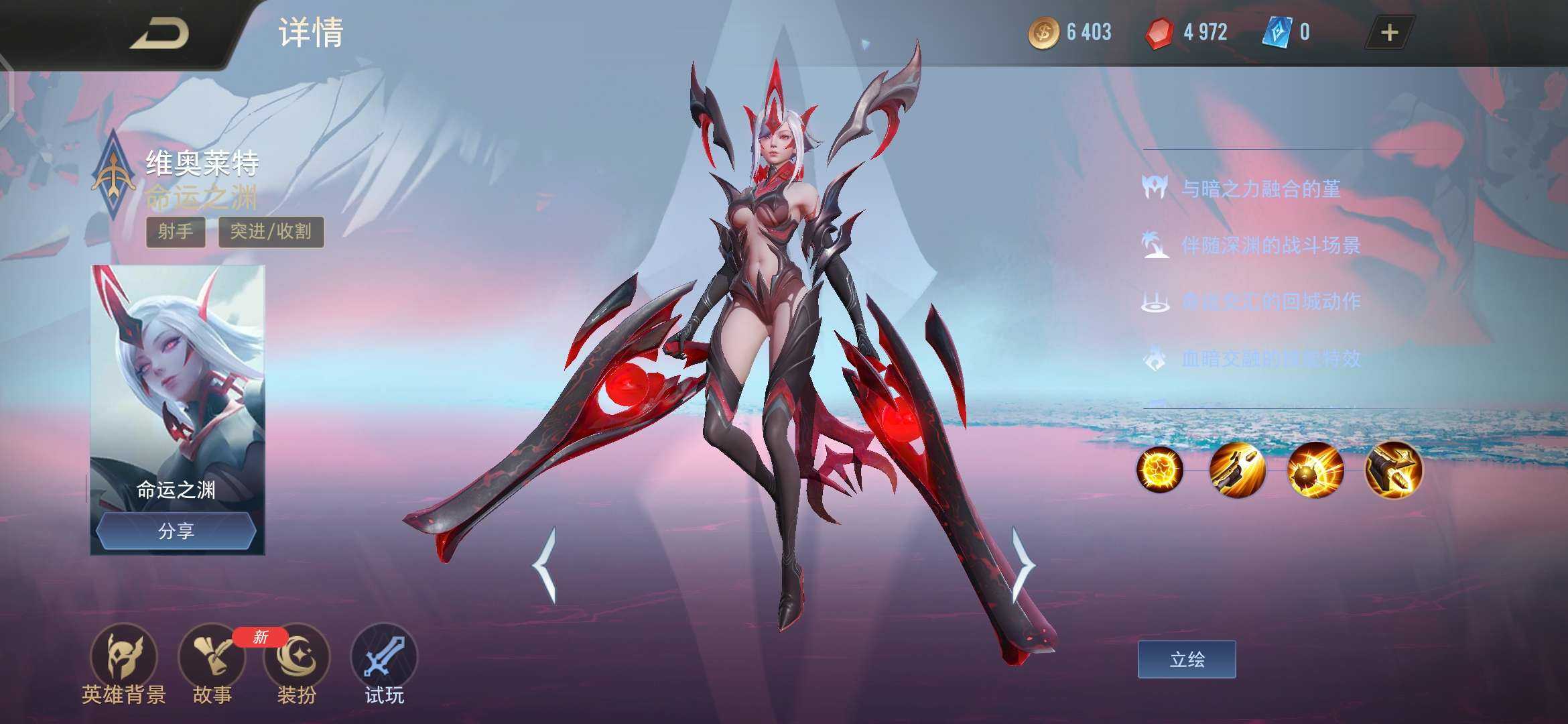Select the gun-with-streak skill icon
This screenshot has height=724, width=1568.
tap(1237, 469)
